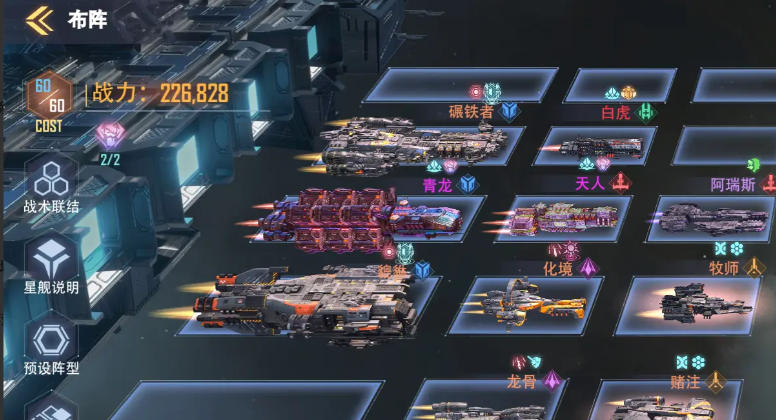Viewport: 776px width, 420px height.
Task: Pick the 天人 pink cruiser
Action: pyautogui.click(x=565, y=217)
